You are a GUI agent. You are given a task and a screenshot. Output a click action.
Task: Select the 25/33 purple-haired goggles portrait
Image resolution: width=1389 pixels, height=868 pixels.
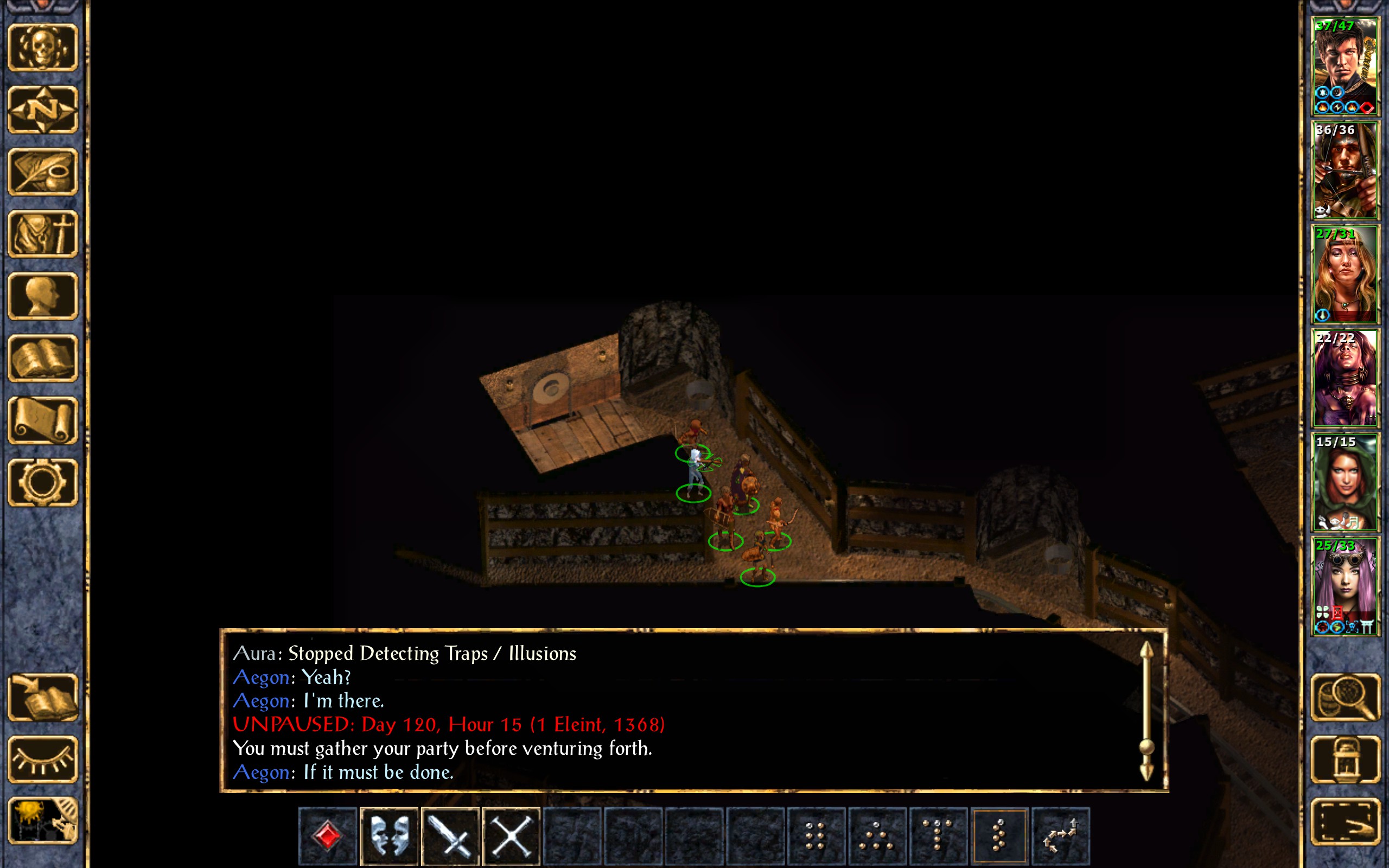1345,586
